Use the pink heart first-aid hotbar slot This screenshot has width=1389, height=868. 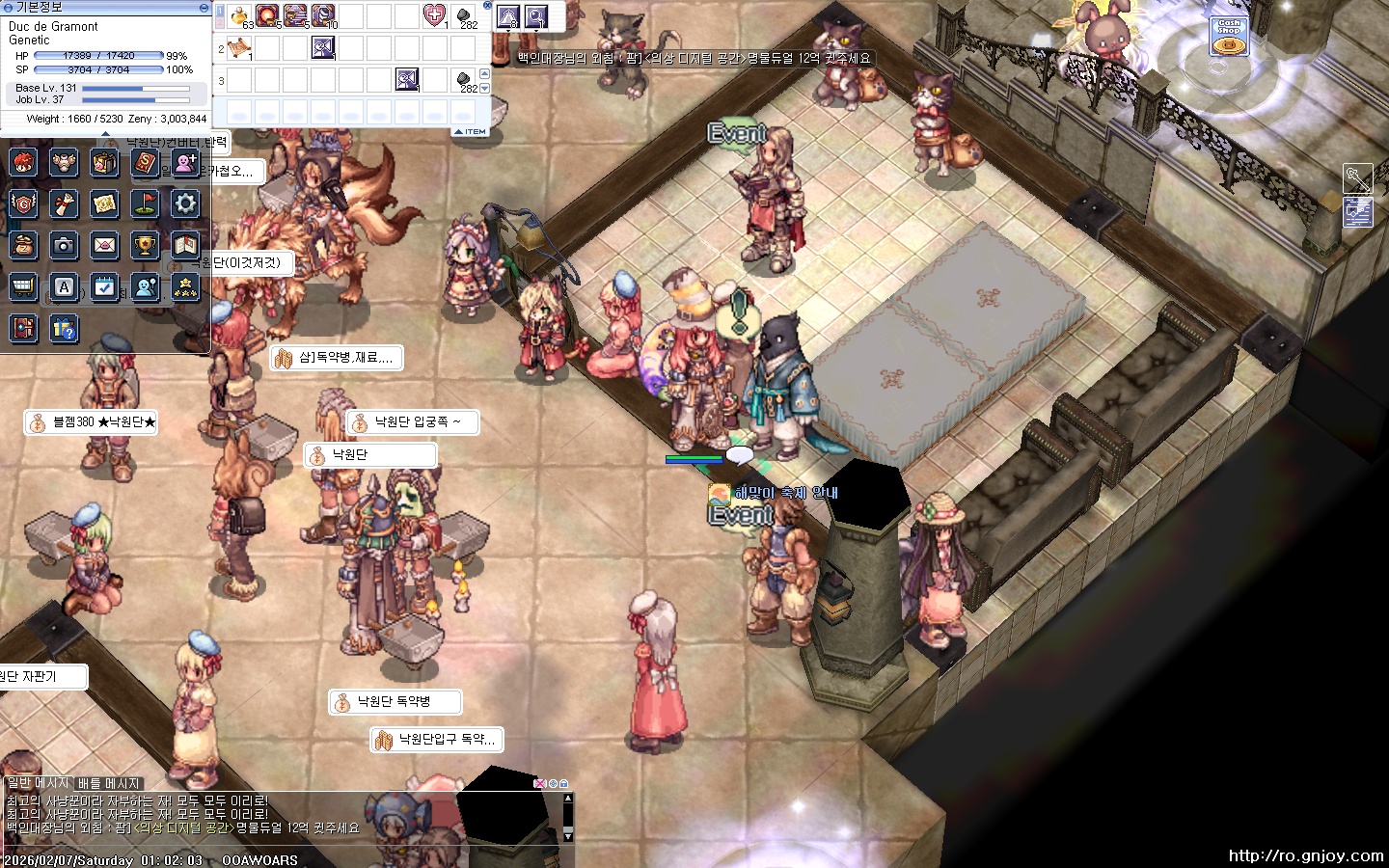pos(434,15)
